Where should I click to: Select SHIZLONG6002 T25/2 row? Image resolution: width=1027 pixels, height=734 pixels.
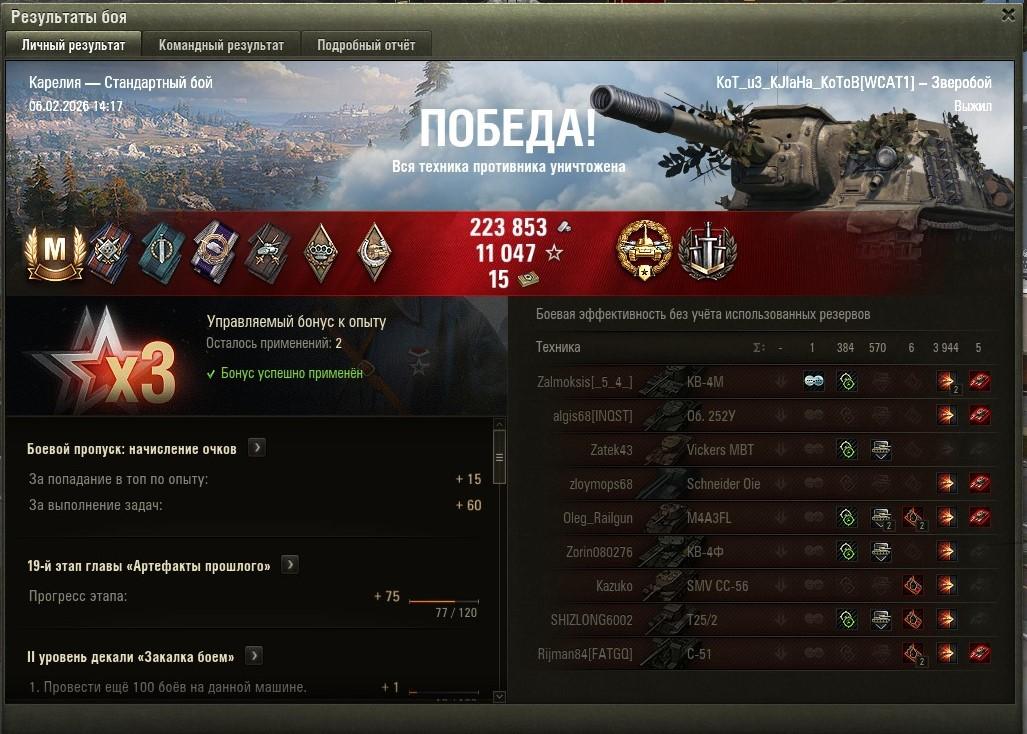700,620
